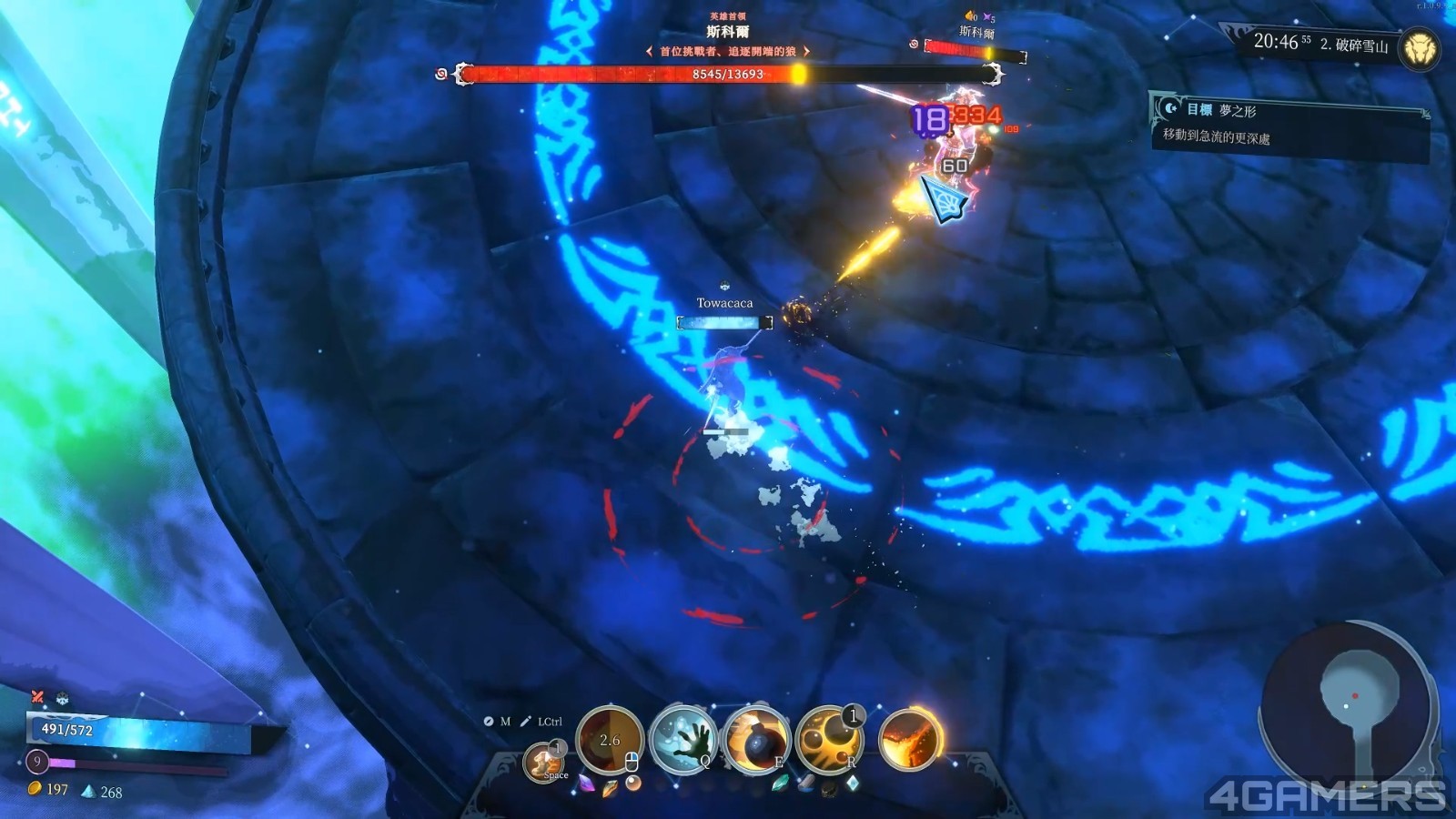Click the pencil icon beside LCtrl
This screenshot has width=1456, height=819.
tap(525, 722)
